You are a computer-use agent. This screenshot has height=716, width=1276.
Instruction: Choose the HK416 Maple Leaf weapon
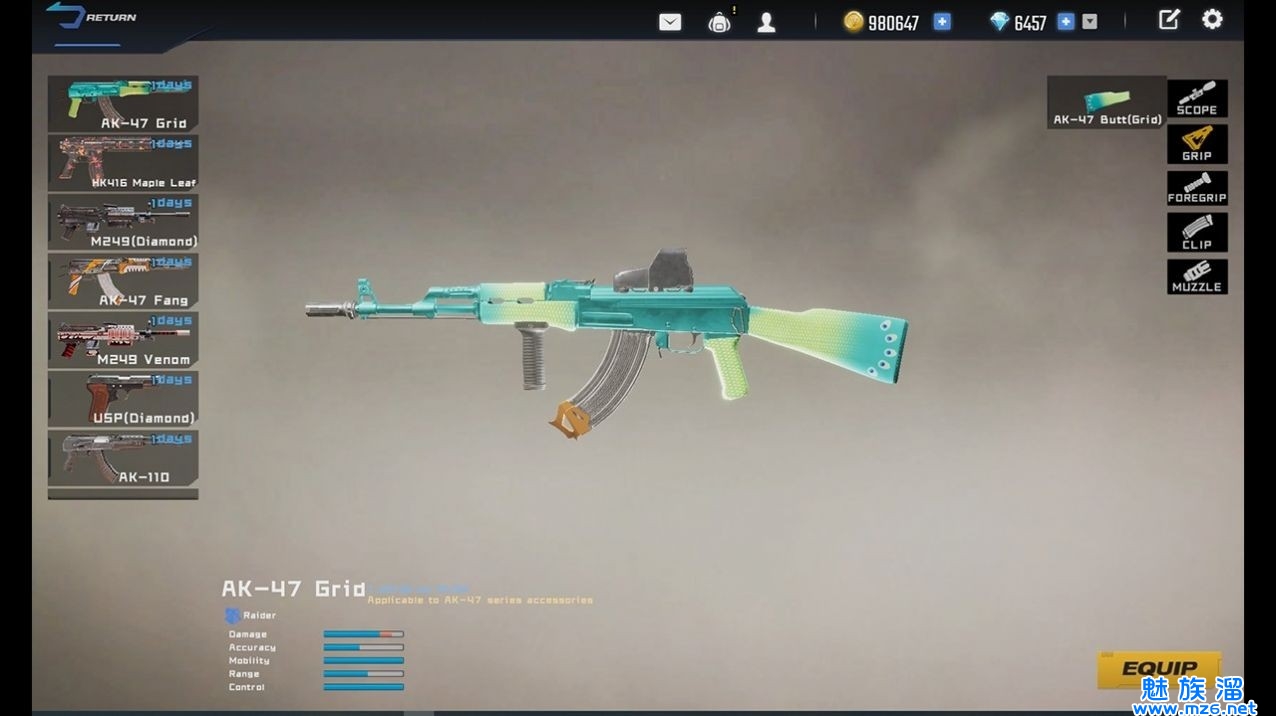(123, 163)
